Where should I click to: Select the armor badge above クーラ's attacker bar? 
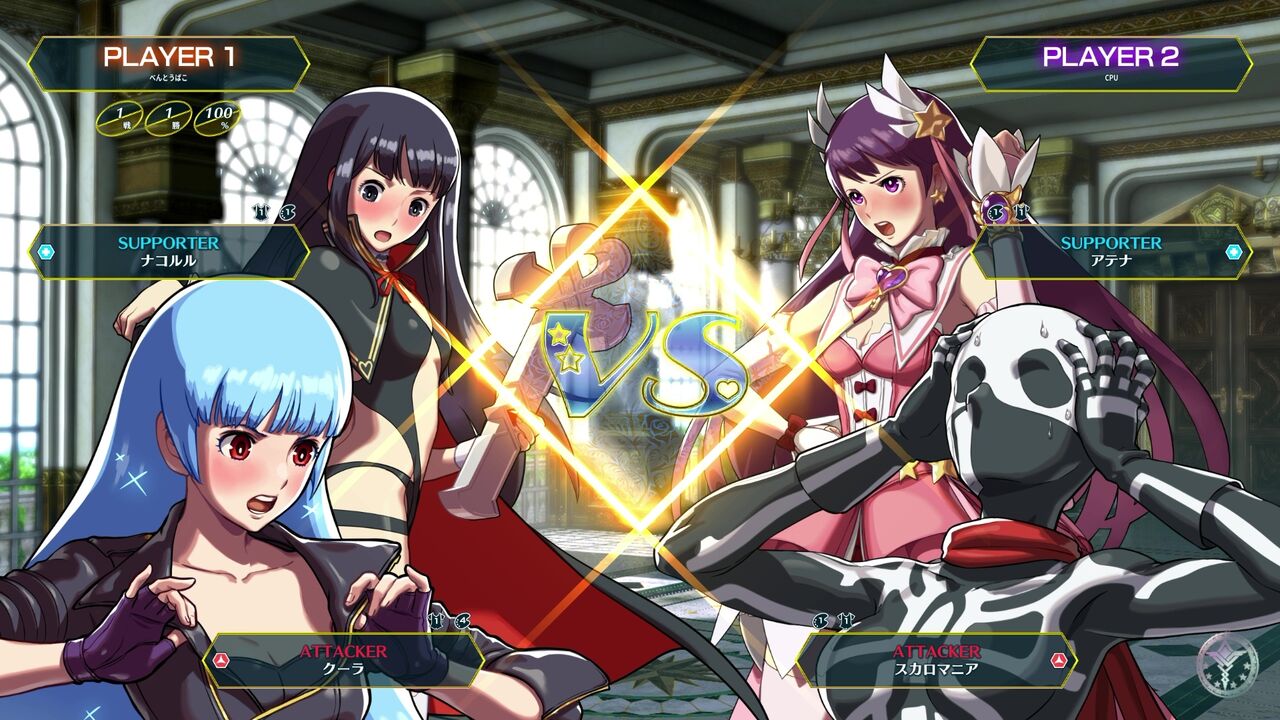436,620
